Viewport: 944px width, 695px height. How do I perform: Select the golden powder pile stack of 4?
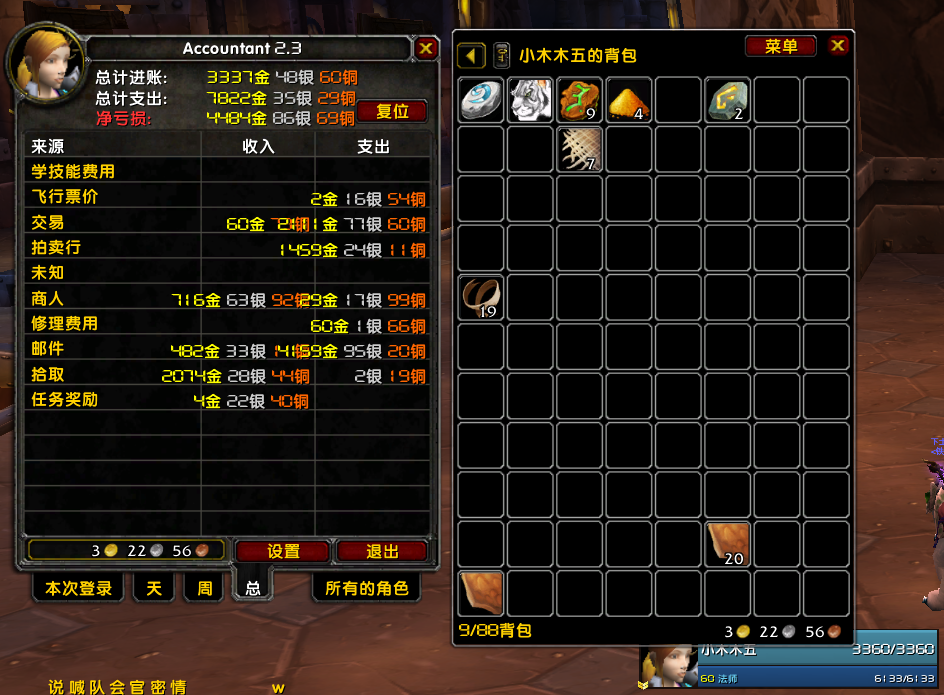[x=629, y=100]
